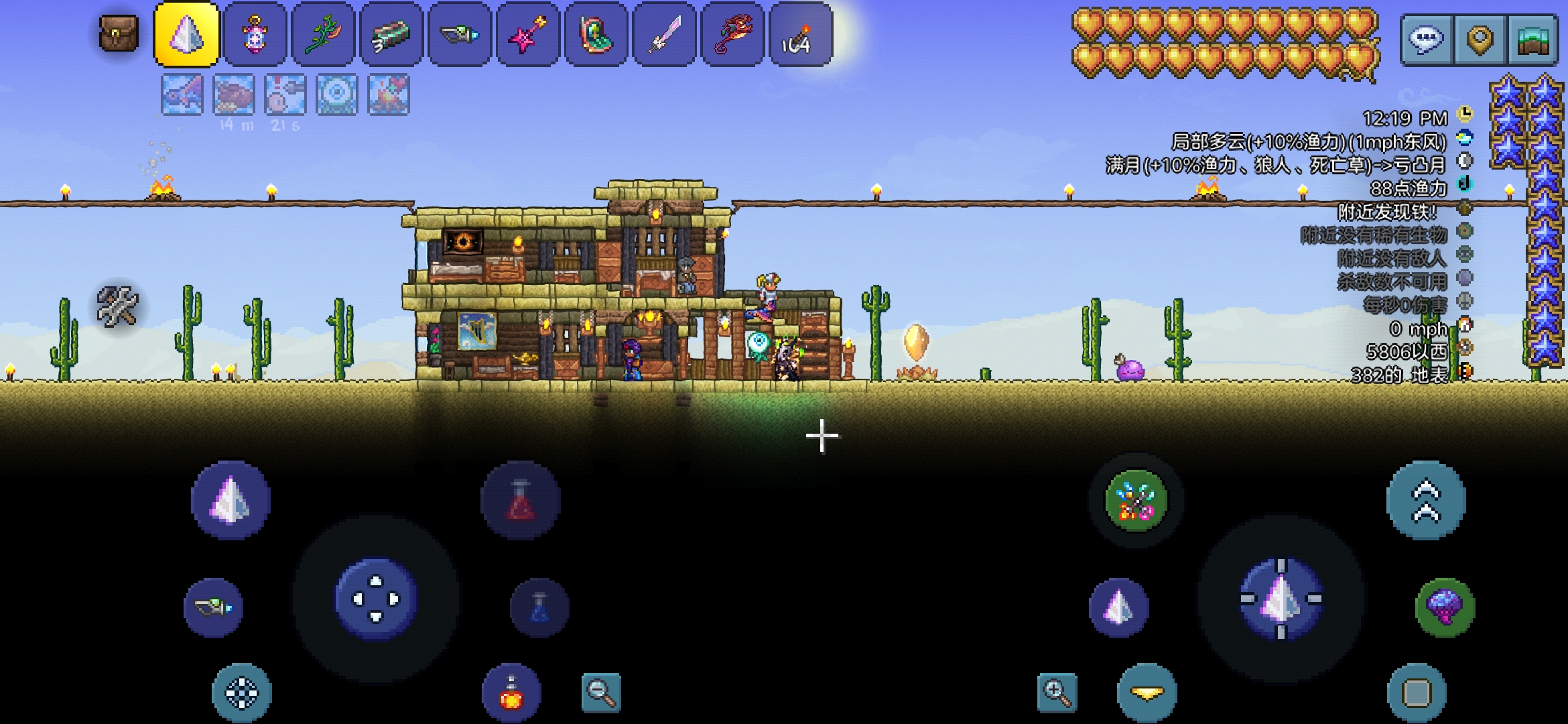
Task: Zoom out with the magnifier minus
Action: point(600,692)
